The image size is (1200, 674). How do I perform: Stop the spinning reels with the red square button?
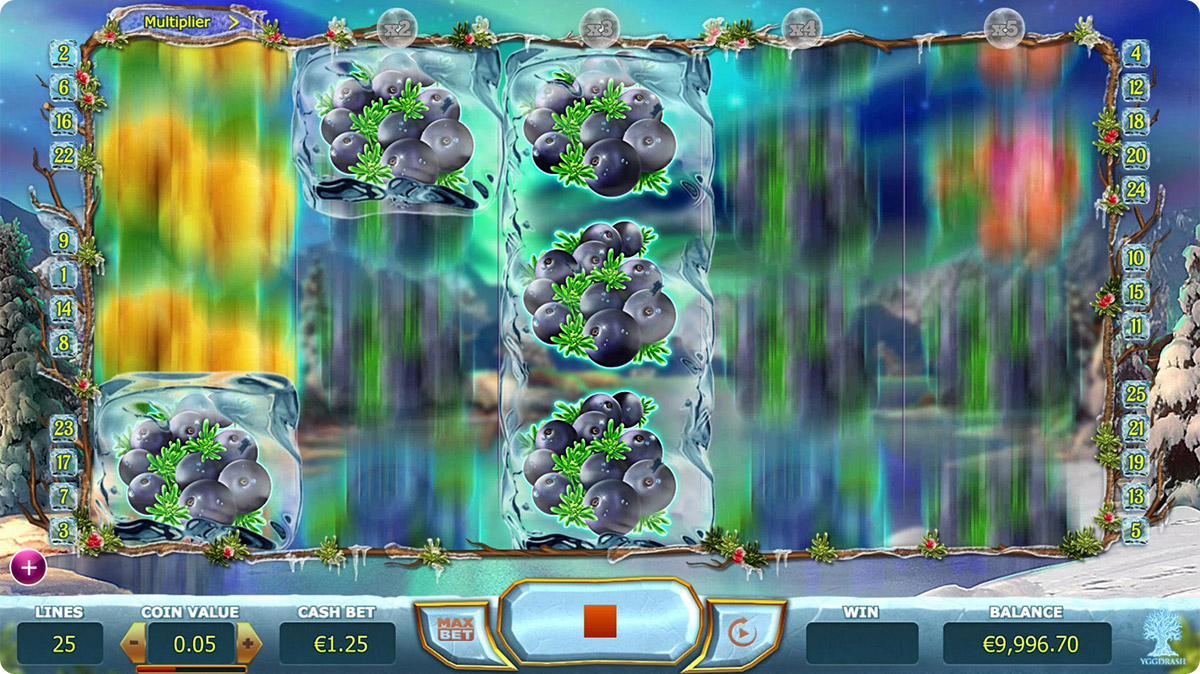click(x=600, y=622)
